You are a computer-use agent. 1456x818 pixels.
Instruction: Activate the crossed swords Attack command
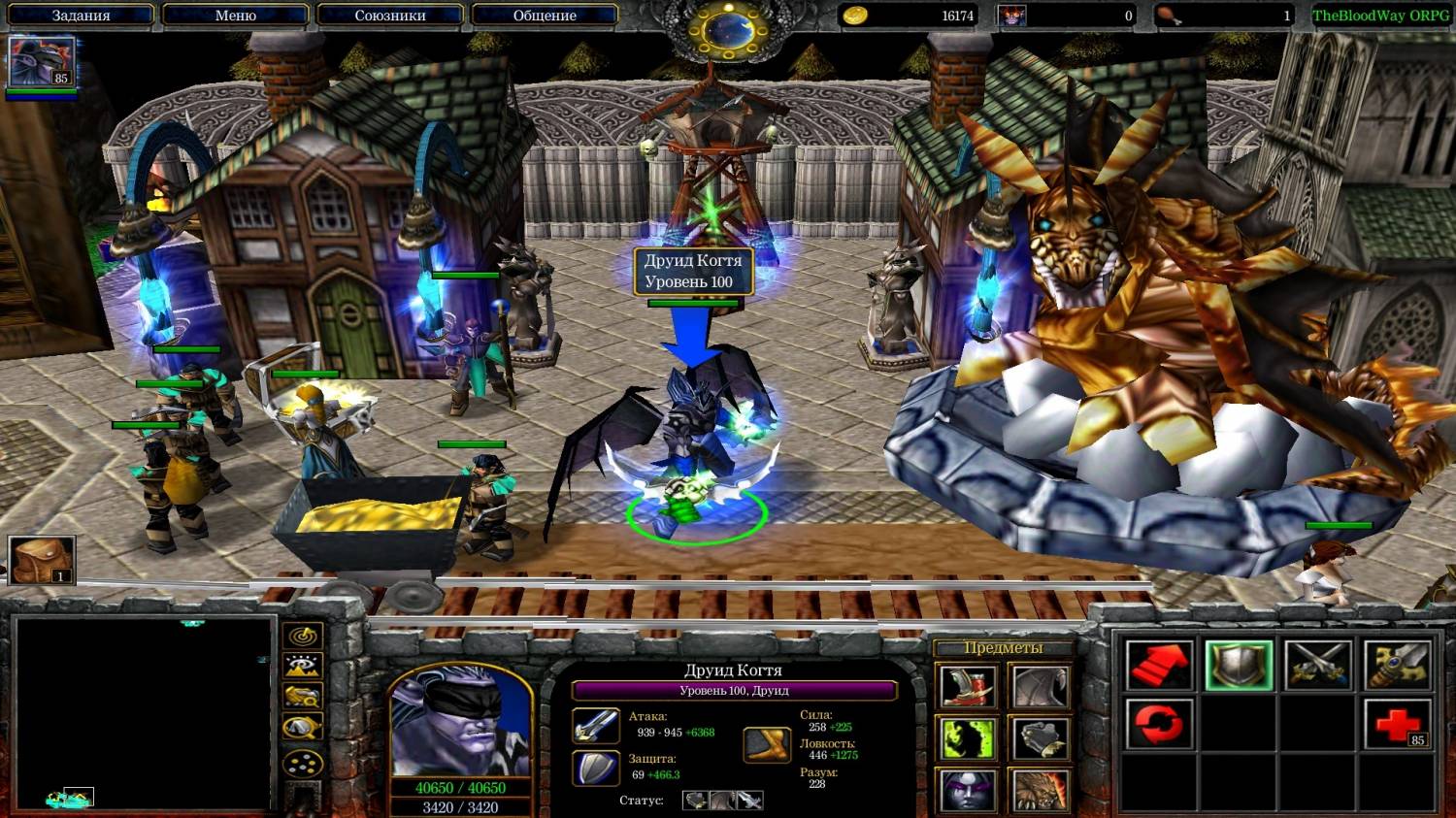1317,667
